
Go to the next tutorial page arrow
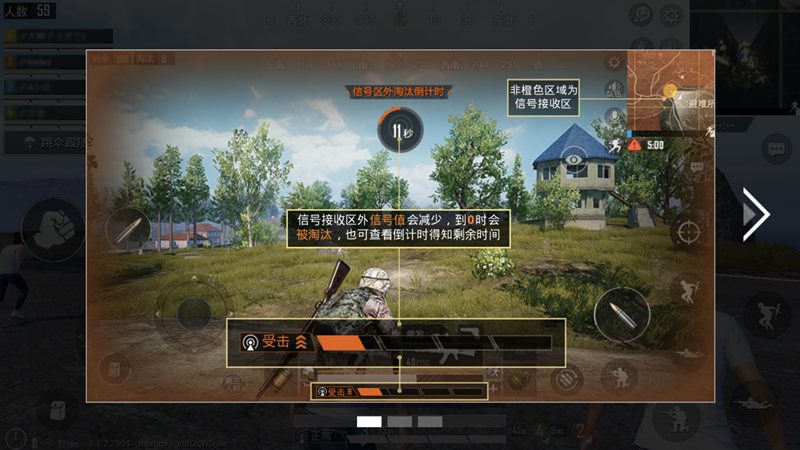coord(756,214)
